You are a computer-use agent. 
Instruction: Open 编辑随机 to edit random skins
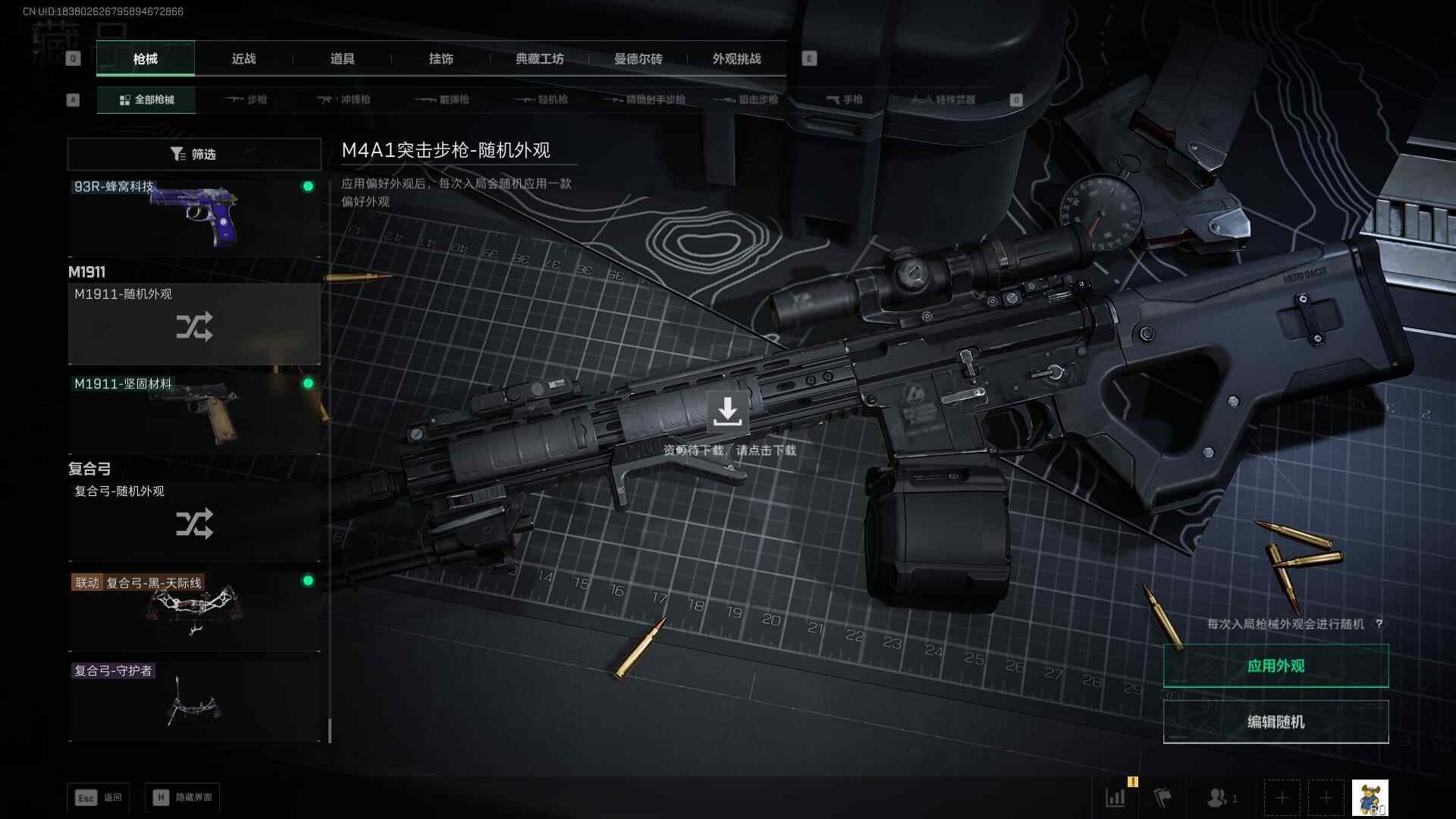click(1276, 722)
